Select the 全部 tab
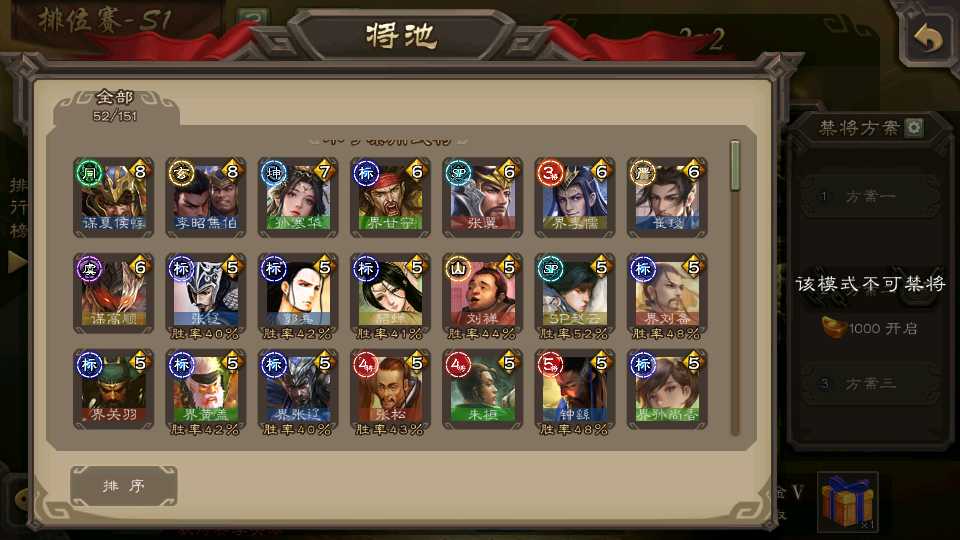960x540 pixels. (x=115, y=105)
